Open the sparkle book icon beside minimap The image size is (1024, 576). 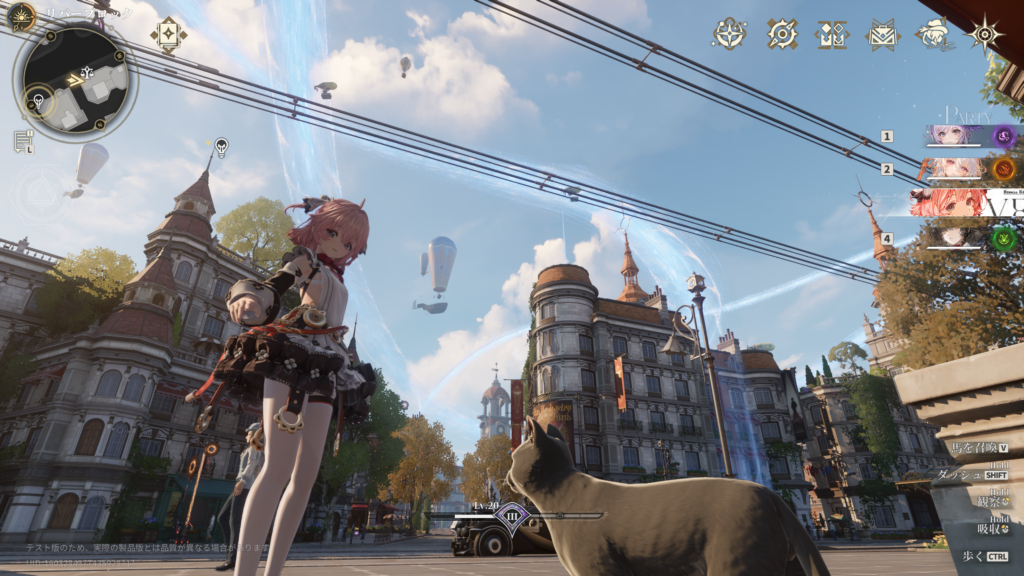168,34
